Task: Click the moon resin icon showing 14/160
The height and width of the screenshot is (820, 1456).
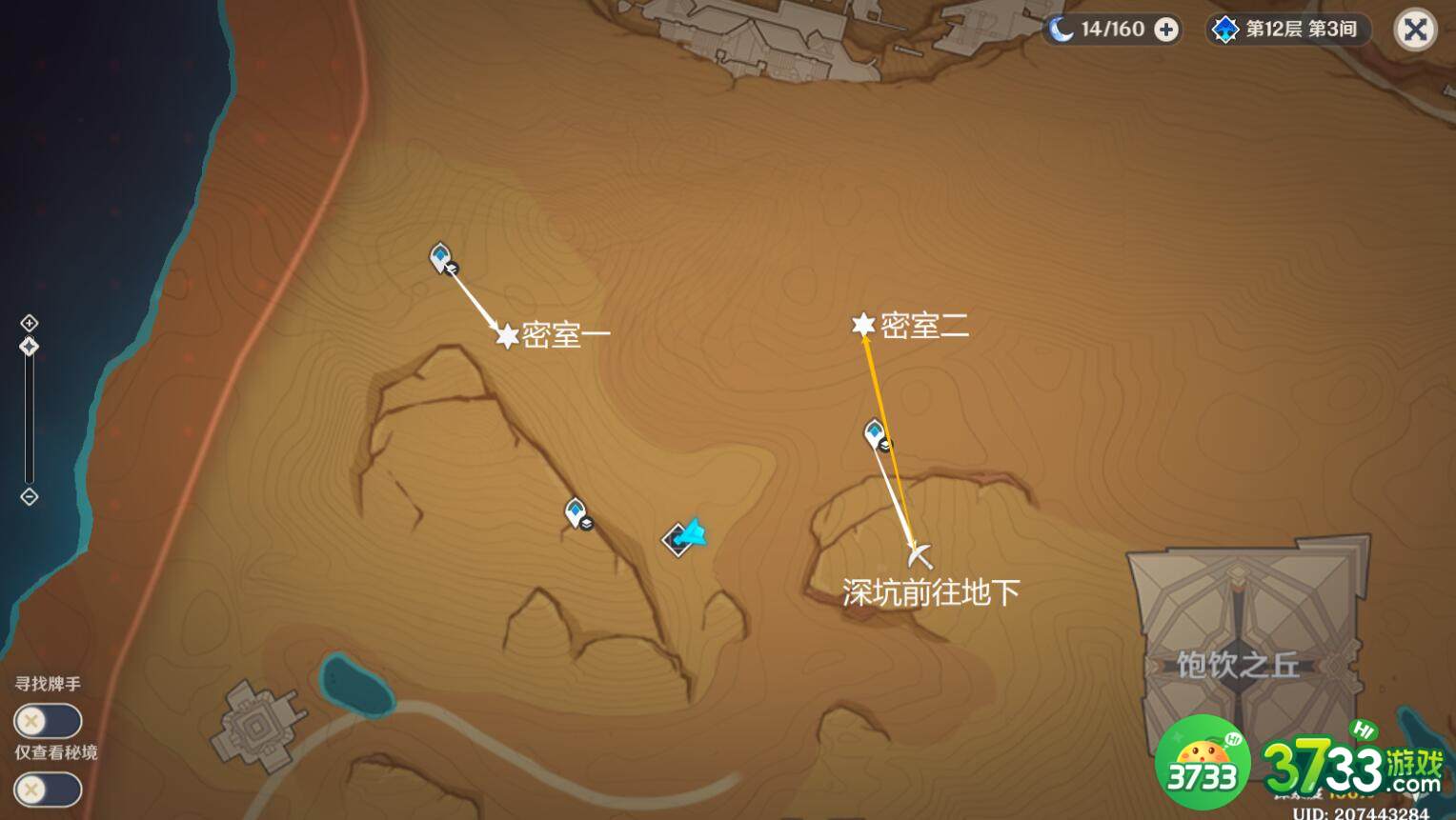Action: click(x=1061, y=29)
